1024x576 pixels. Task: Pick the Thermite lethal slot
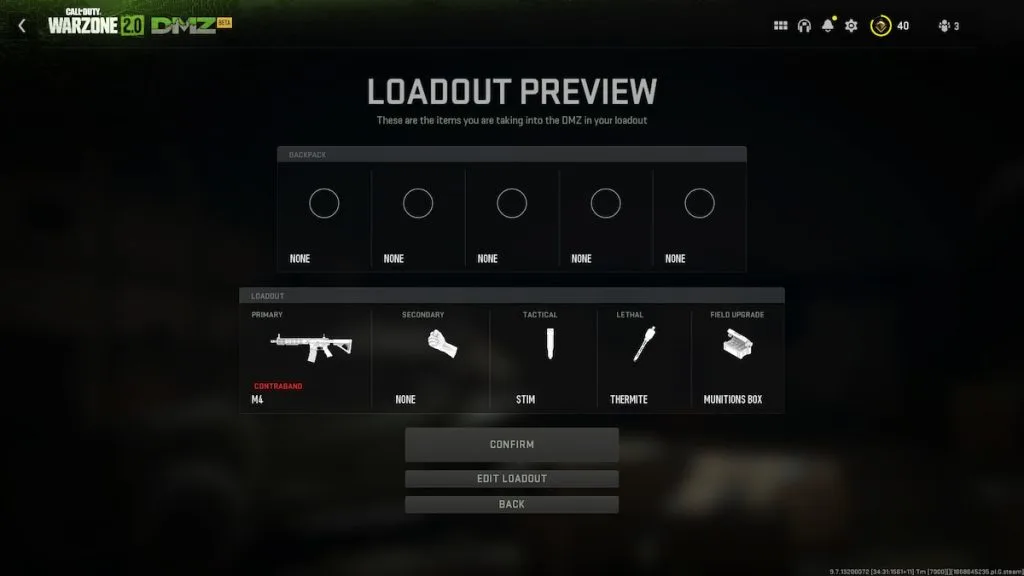[x=643, y=357]
